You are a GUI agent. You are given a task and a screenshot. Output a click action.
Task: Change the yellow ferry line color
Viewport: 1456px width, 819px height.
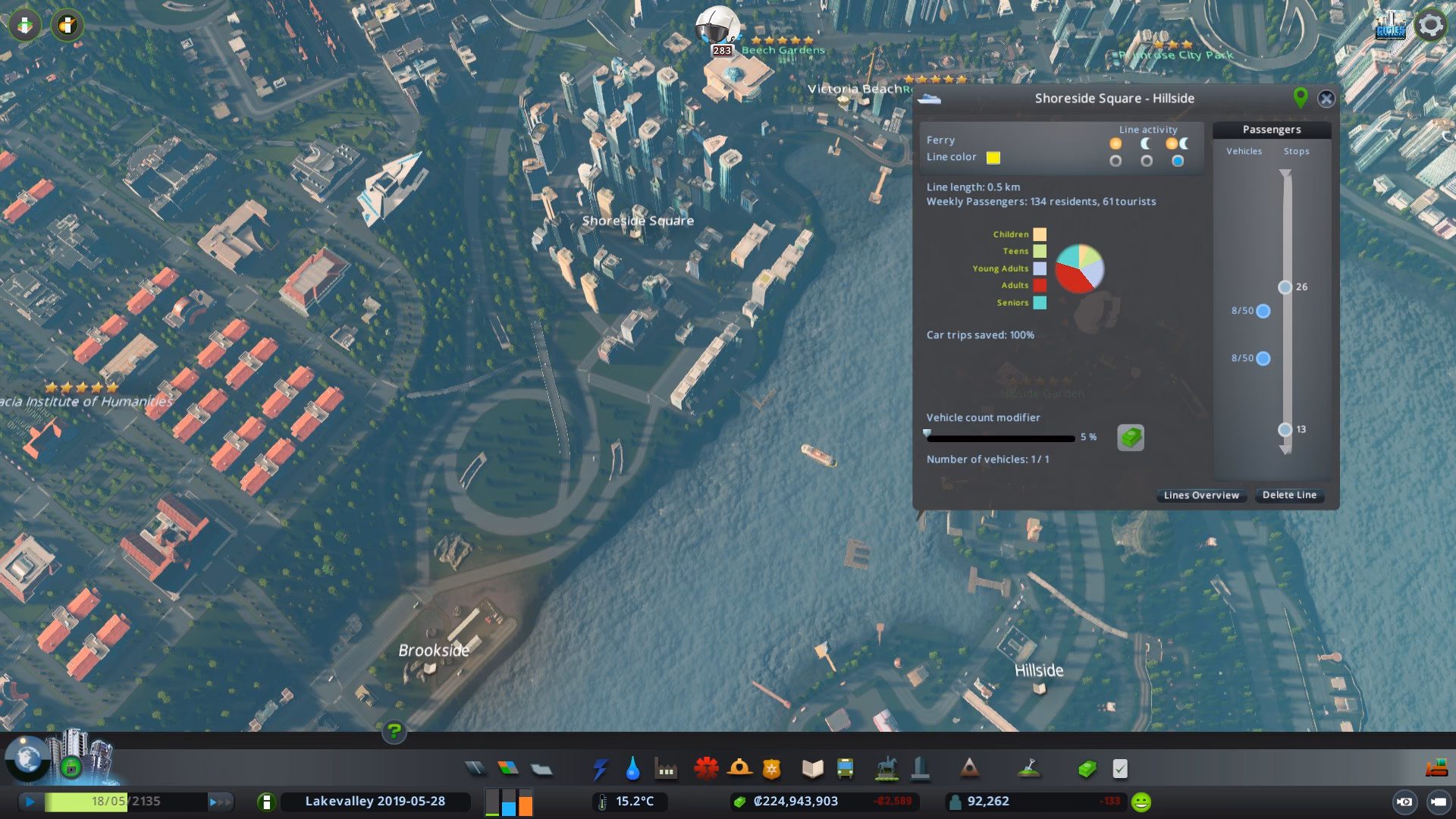993,158
